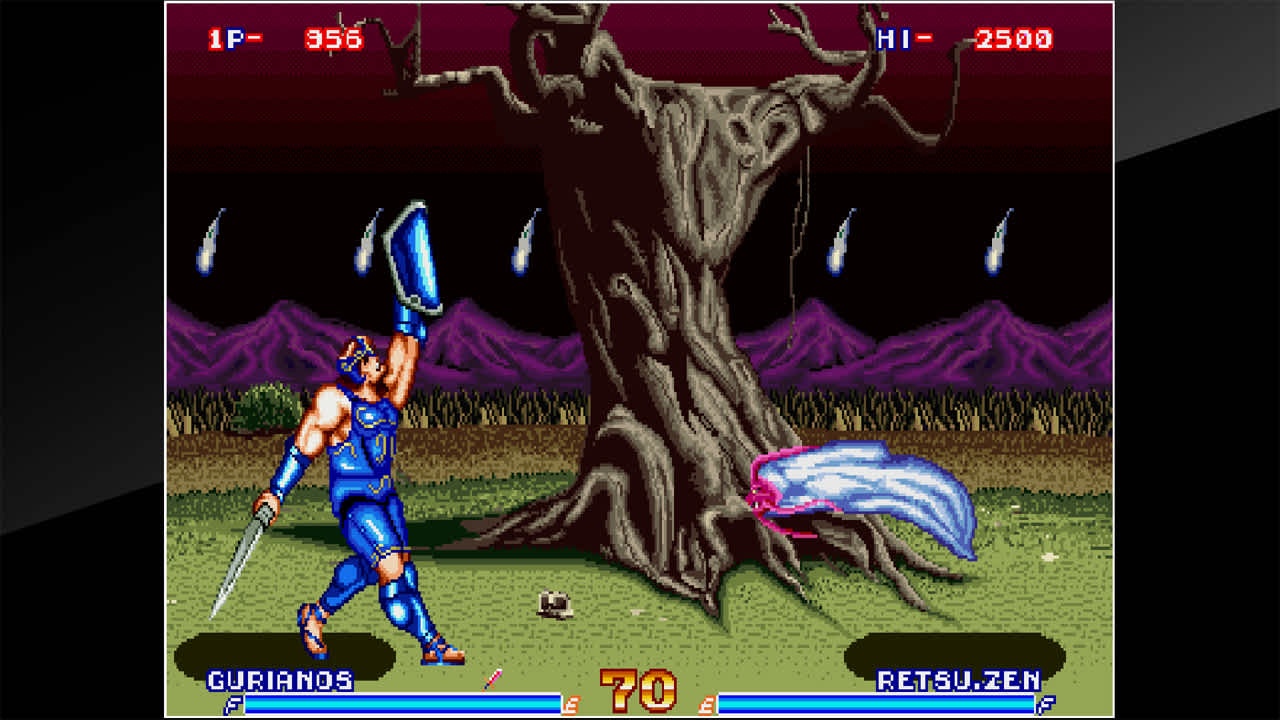1280x720 pixels.
Task: Click the pink sword icon above Gurianos's health bar
Action: [x=490, y=682]
